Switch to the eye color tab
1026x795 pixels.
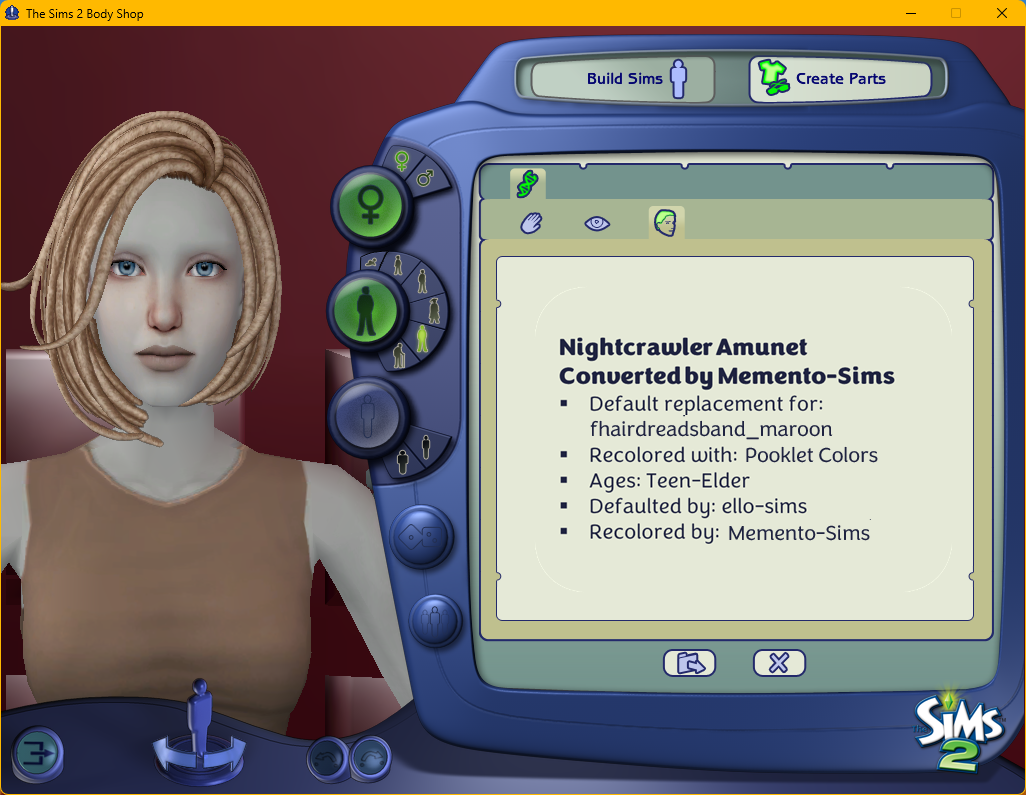coord(597,223)
